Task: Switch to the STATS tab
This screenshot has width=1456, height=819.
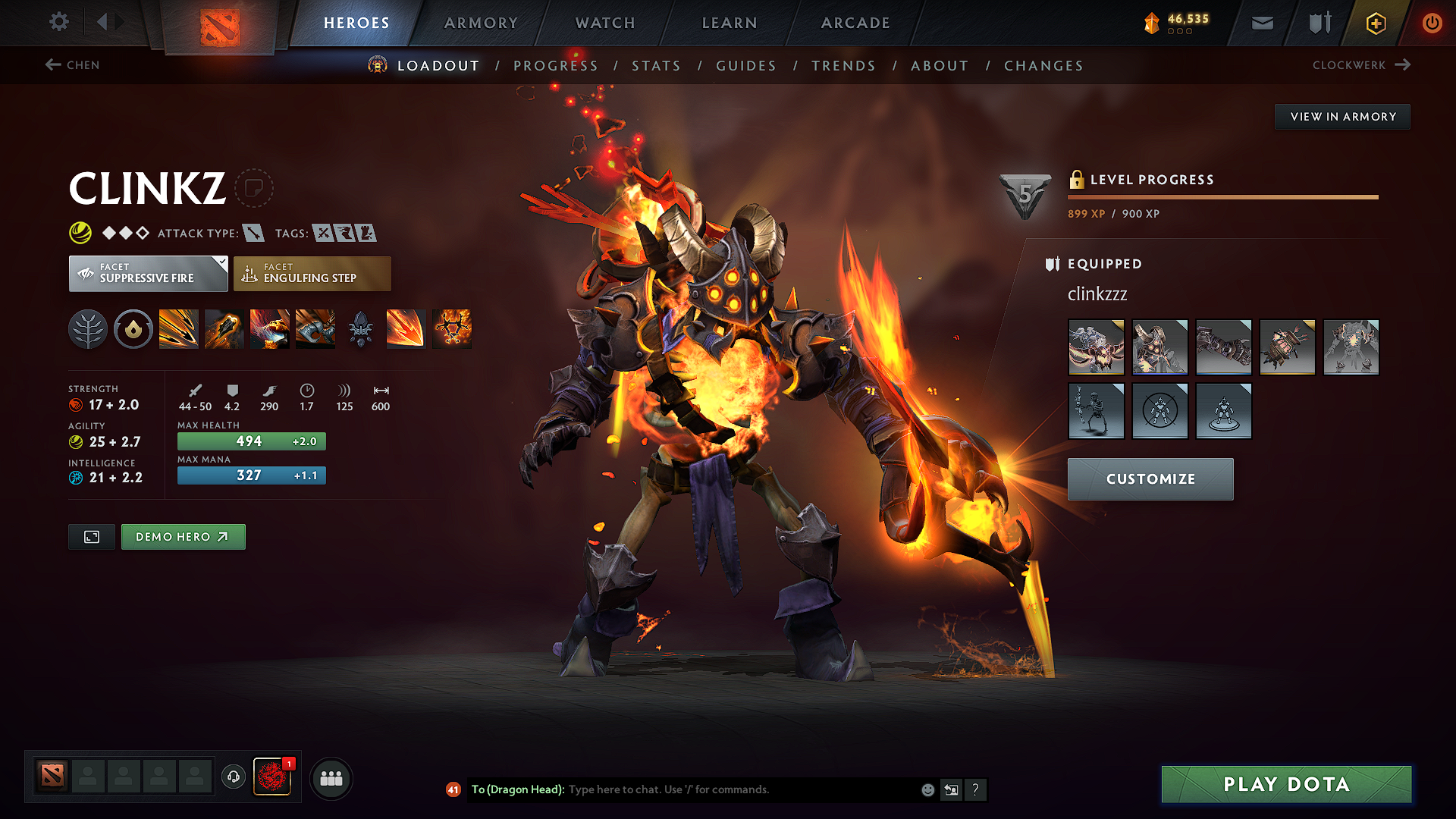Action: coord(657,66)
